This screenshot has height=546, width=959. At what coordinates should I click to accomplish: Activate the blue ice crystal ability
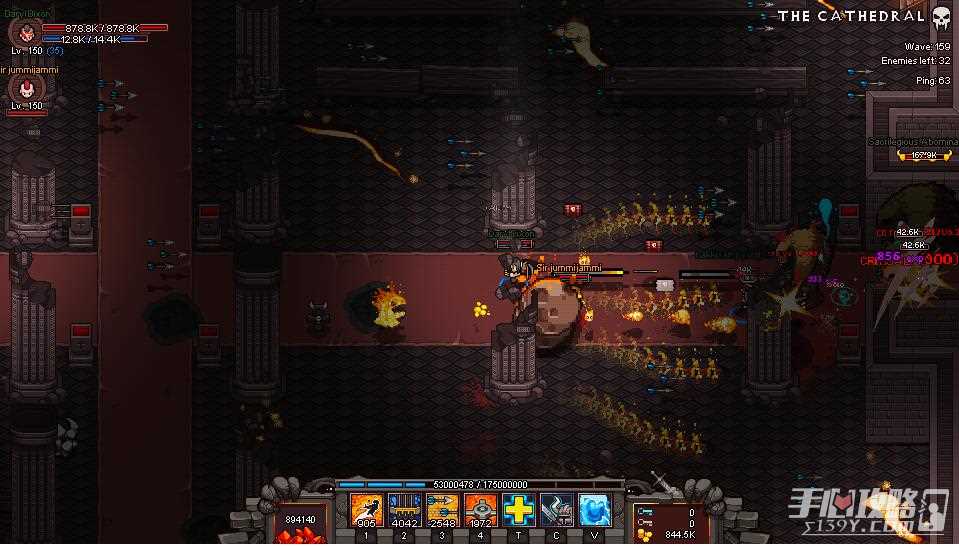(594, 511)
